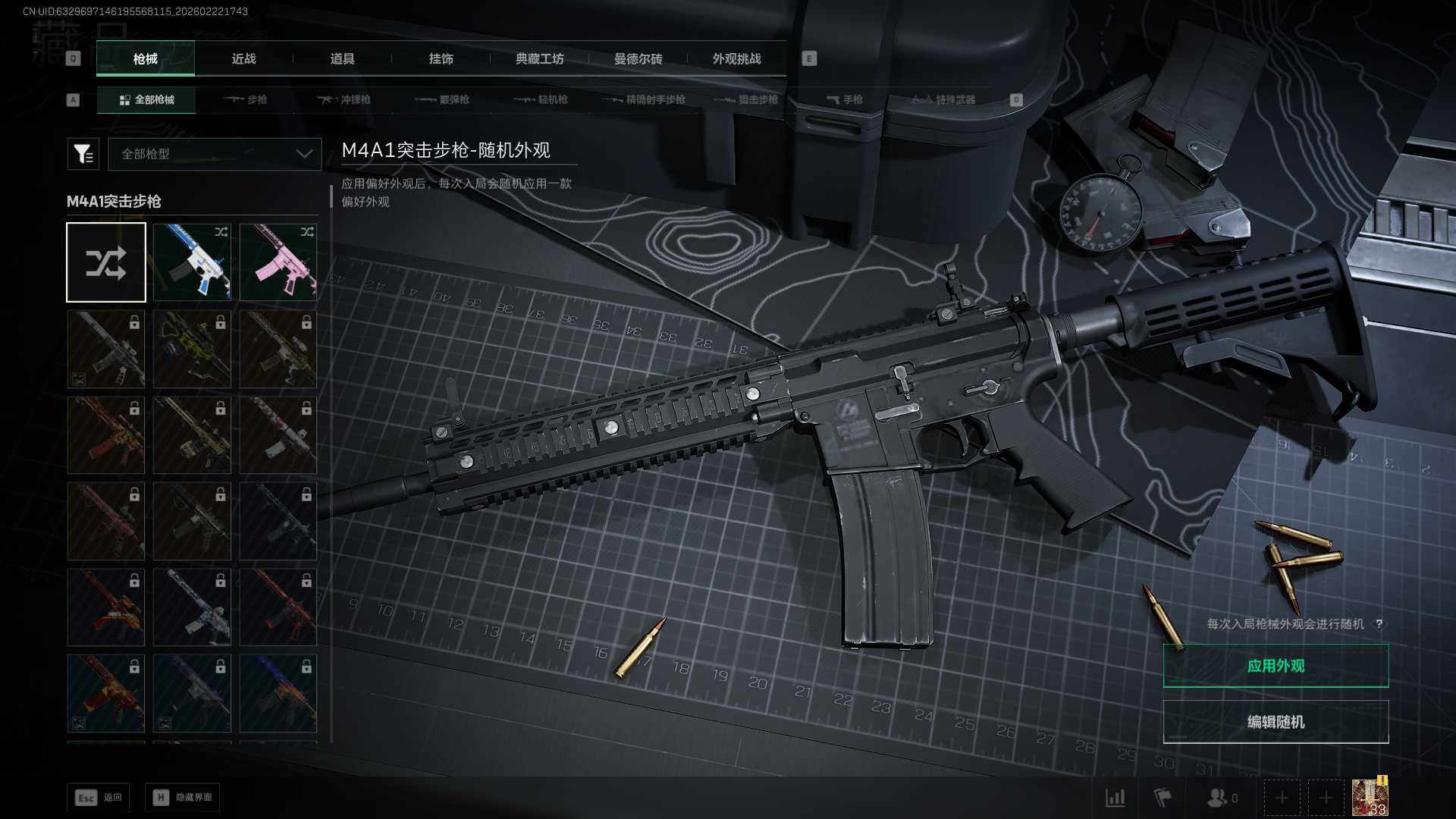1456x819 pixels.
Task: Switch to the 近战 melee tab
Action: tap(243, 59)
